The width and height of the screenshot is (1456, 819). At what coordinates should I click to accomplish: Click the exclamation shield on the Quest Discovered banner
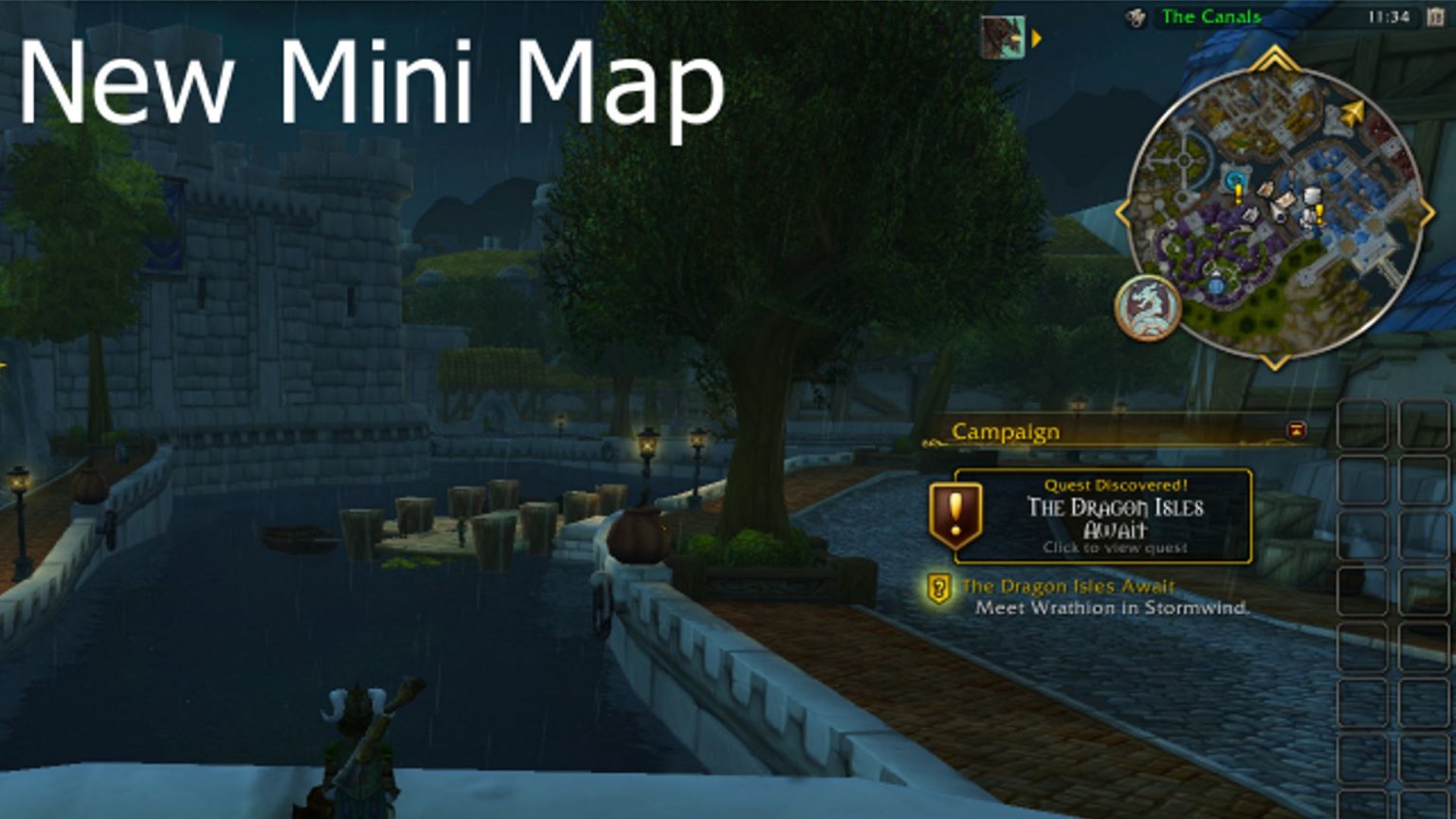tap(956, 513)
